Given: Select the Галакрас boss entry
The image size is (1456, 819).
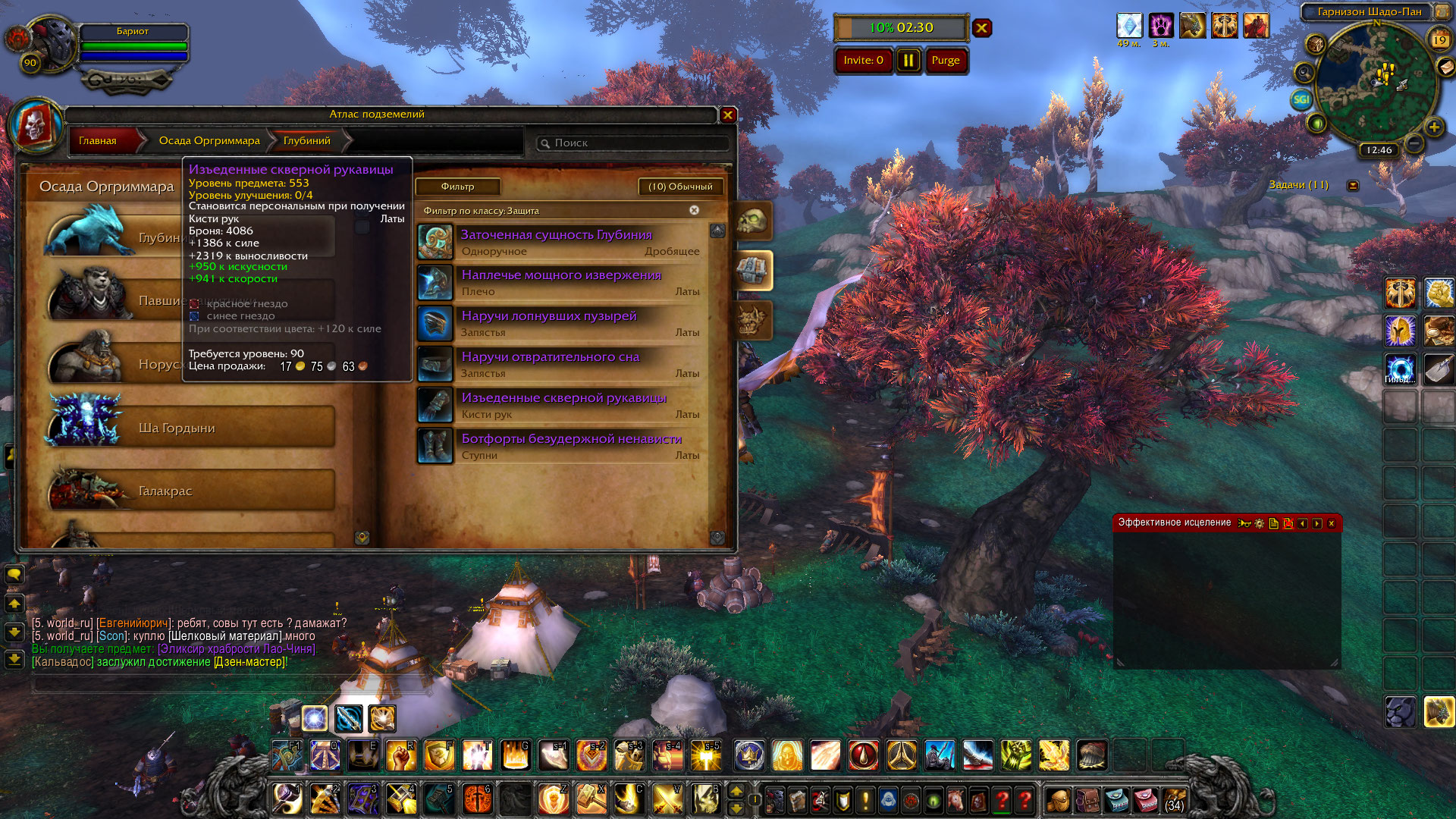Looking at the screenshot, I should (x=191, y=491).
